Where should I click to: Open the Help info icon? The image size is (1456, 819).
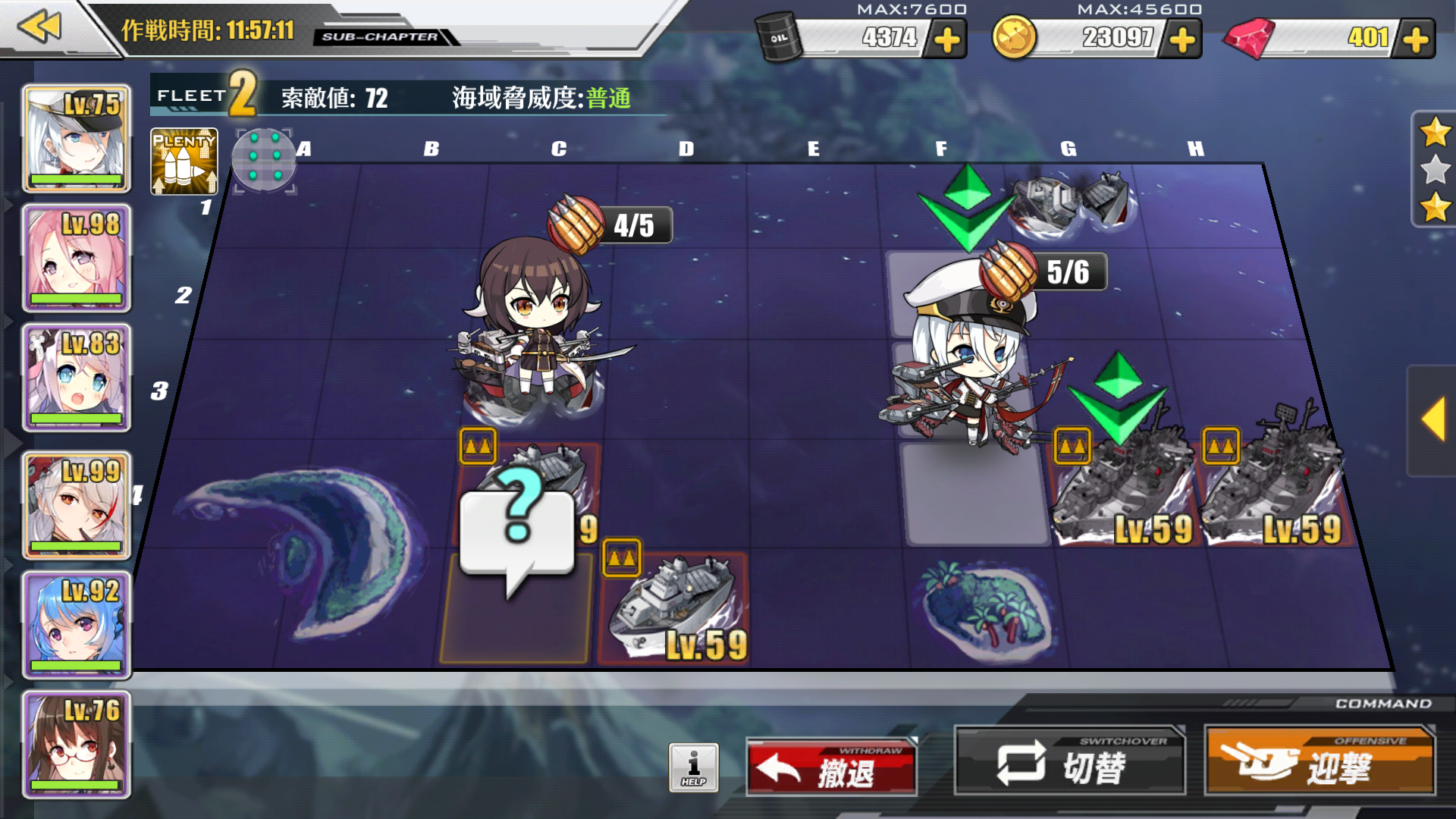pos(695,767)
